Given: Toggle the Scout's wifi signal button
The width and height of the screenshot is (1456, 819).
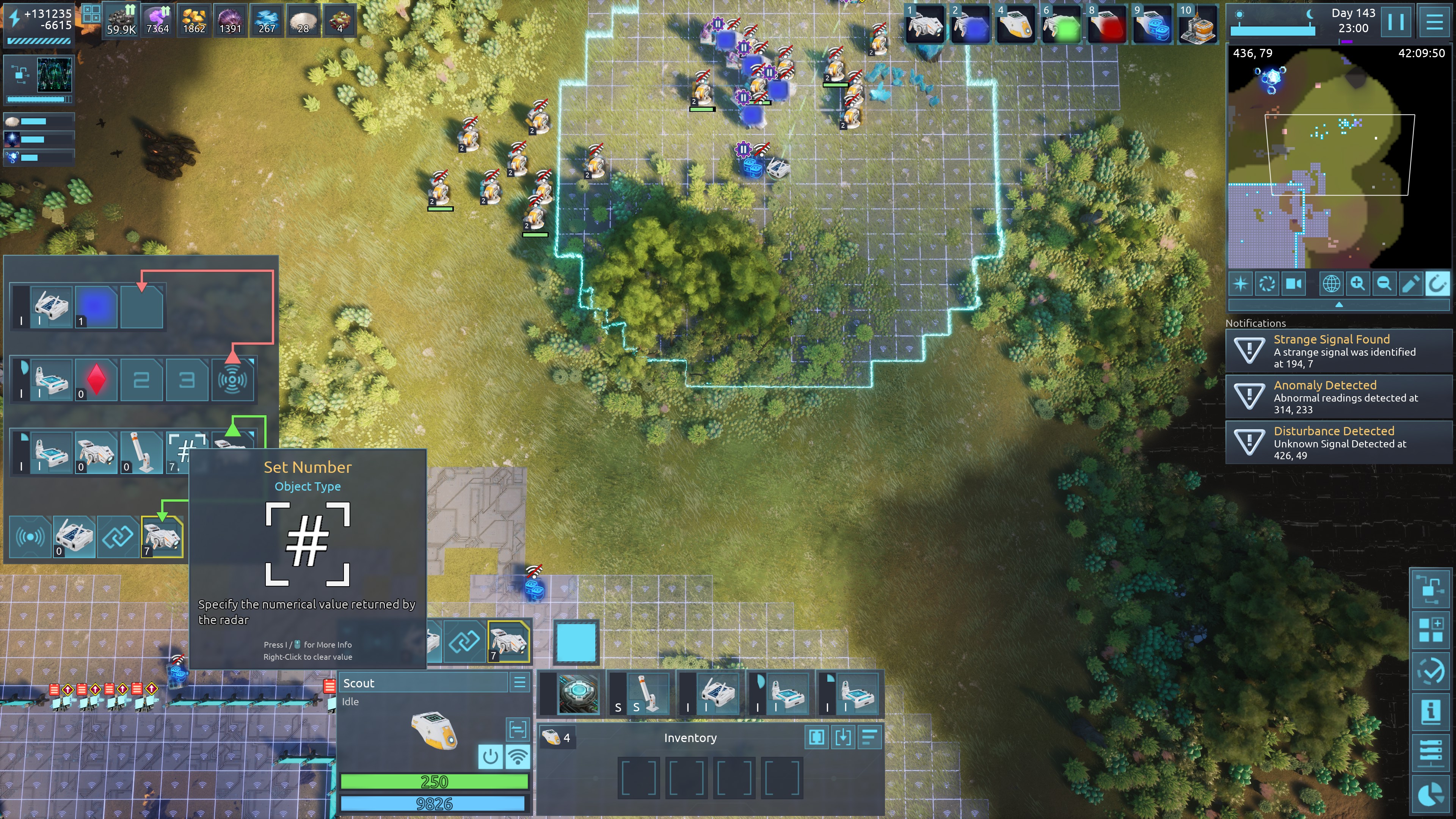Looking at the screenshot, I should point(517,756).
